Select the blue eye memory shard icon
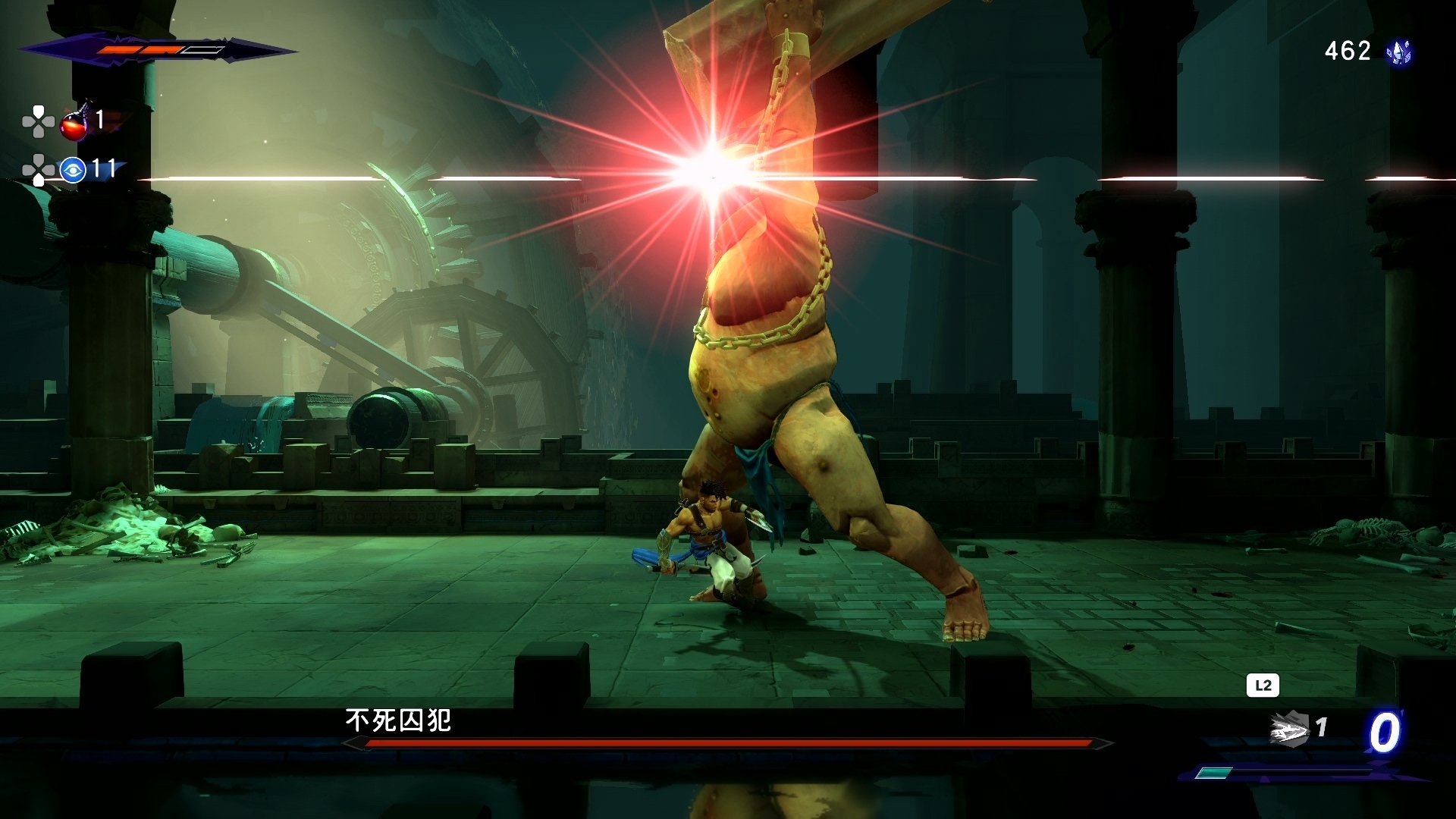The image size is (1456, 819). tap(73, 170)
